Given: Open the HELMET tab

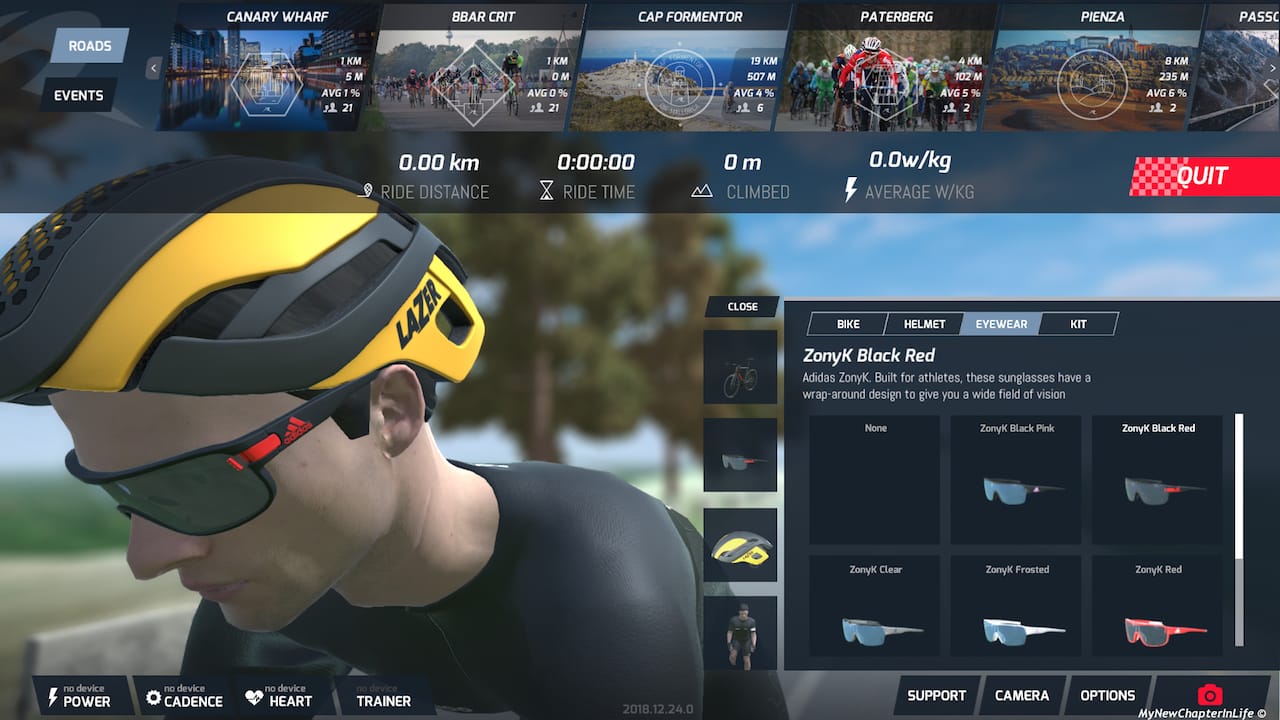Looking at the screenshot, I should (924, 324).
